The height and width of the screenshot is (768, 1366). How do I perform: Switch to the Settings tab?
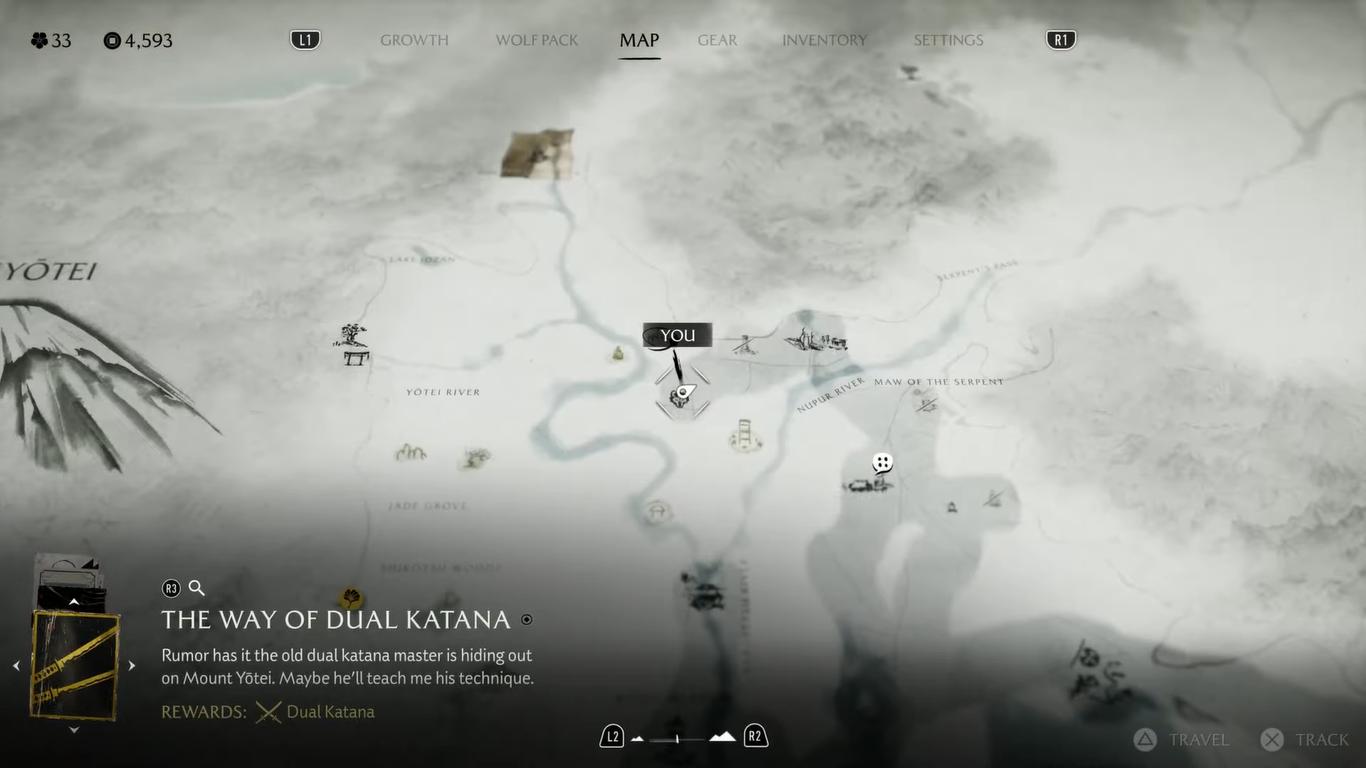pos(948,40)
